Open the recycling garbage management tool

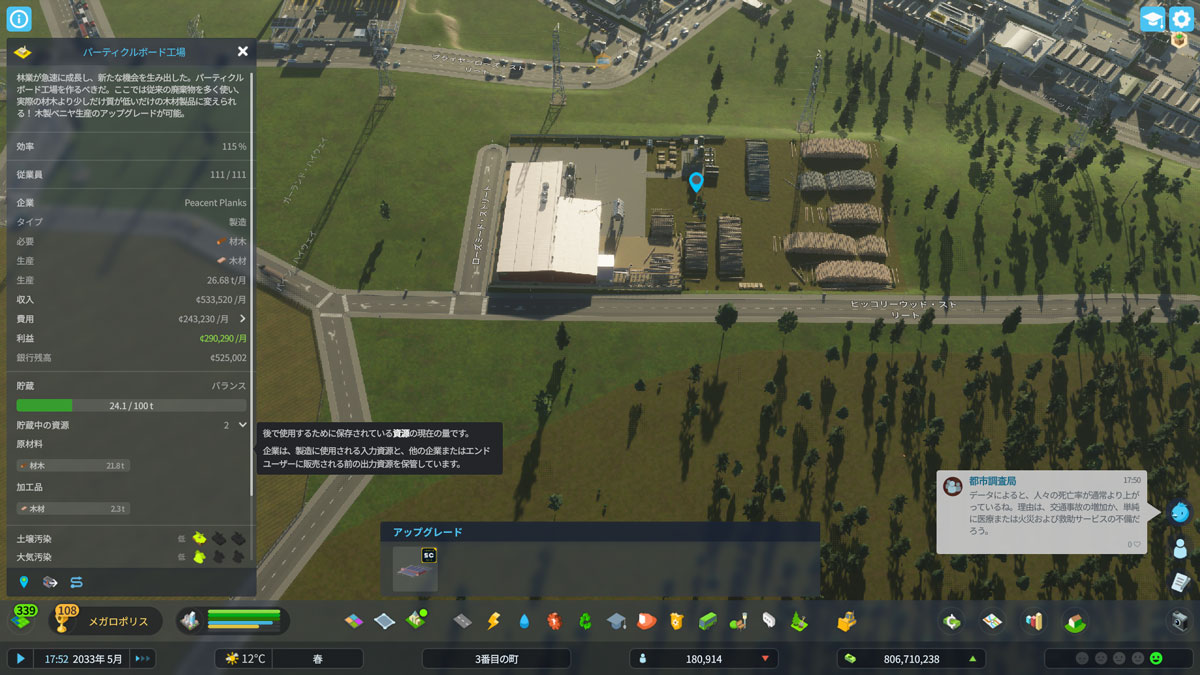(x=585, y=621)
